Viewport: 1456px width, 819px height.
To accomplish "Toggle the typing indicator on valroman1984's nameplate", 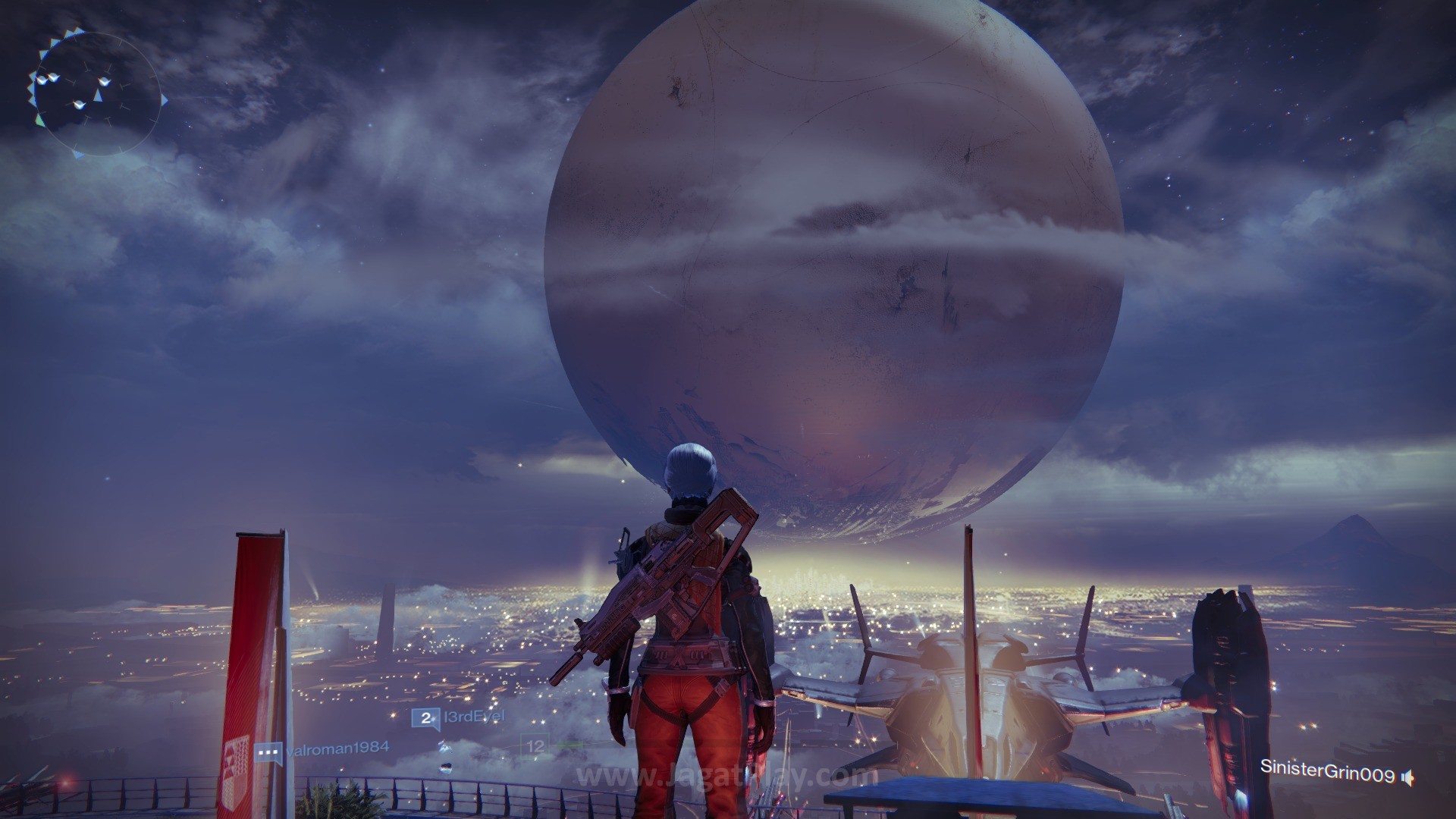I will coord(269,750).
